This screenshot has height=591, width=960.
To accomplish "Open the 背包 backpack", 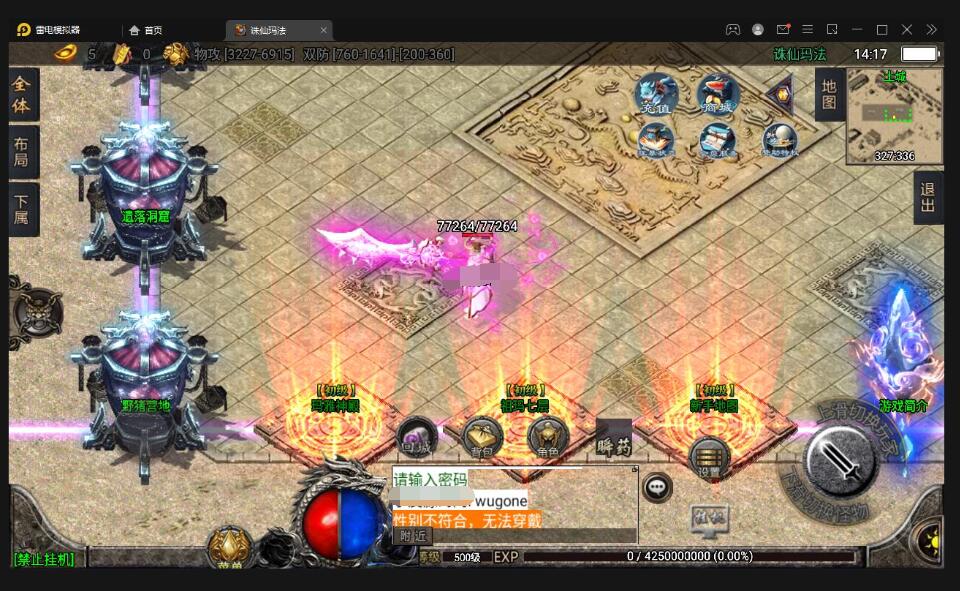I will [x=482, y=438].
